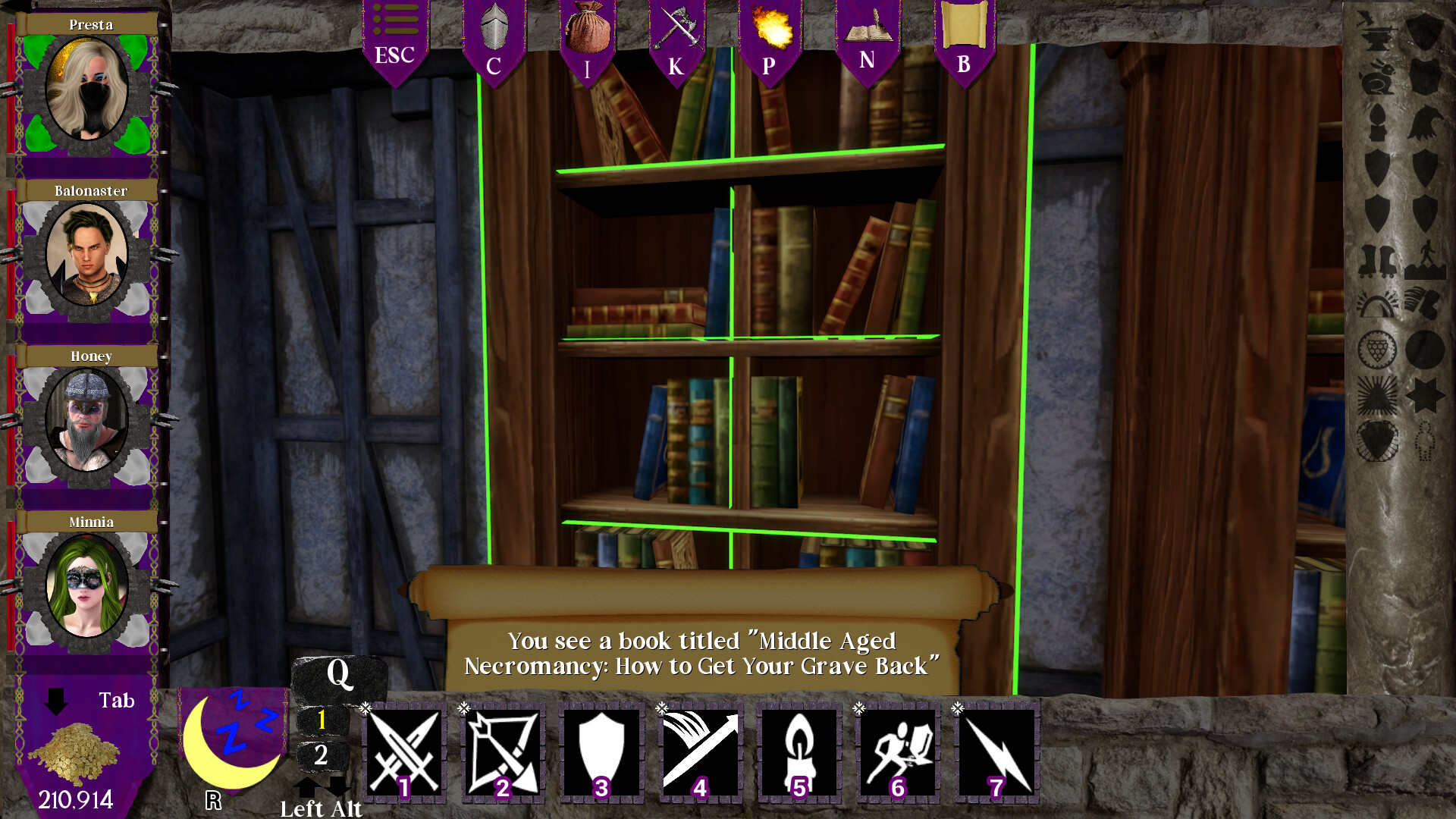This screenshot has height=819, width=1456.
Task: Open the fireball spell banner marked P
Action: tap(770, 38)
